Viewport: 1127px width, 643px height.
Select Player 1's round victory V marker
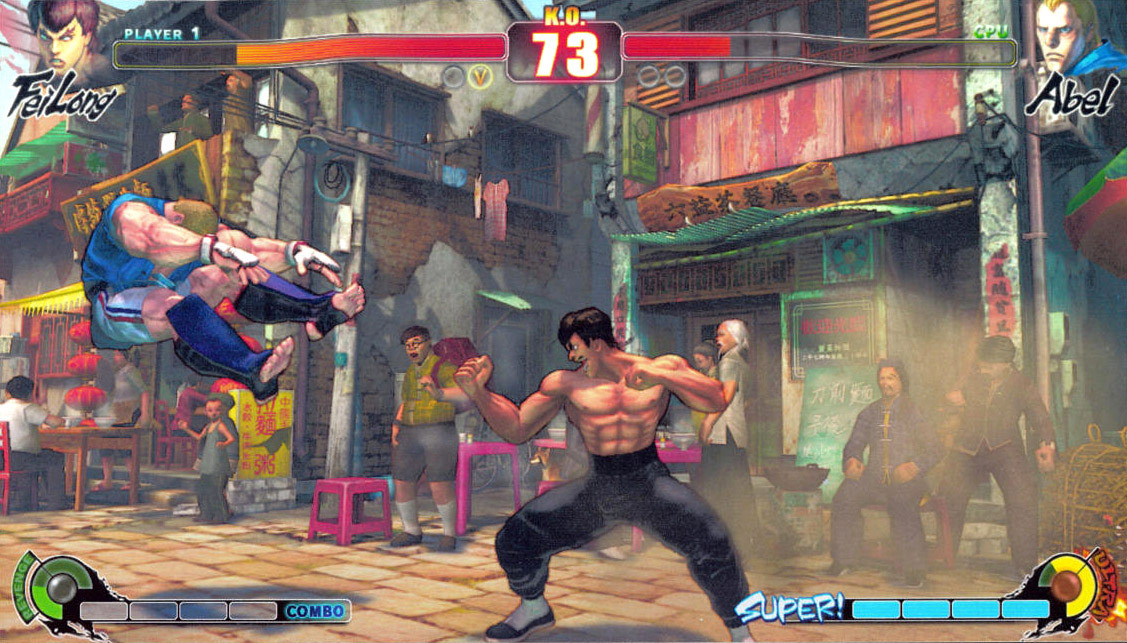(x=483, y=76)
